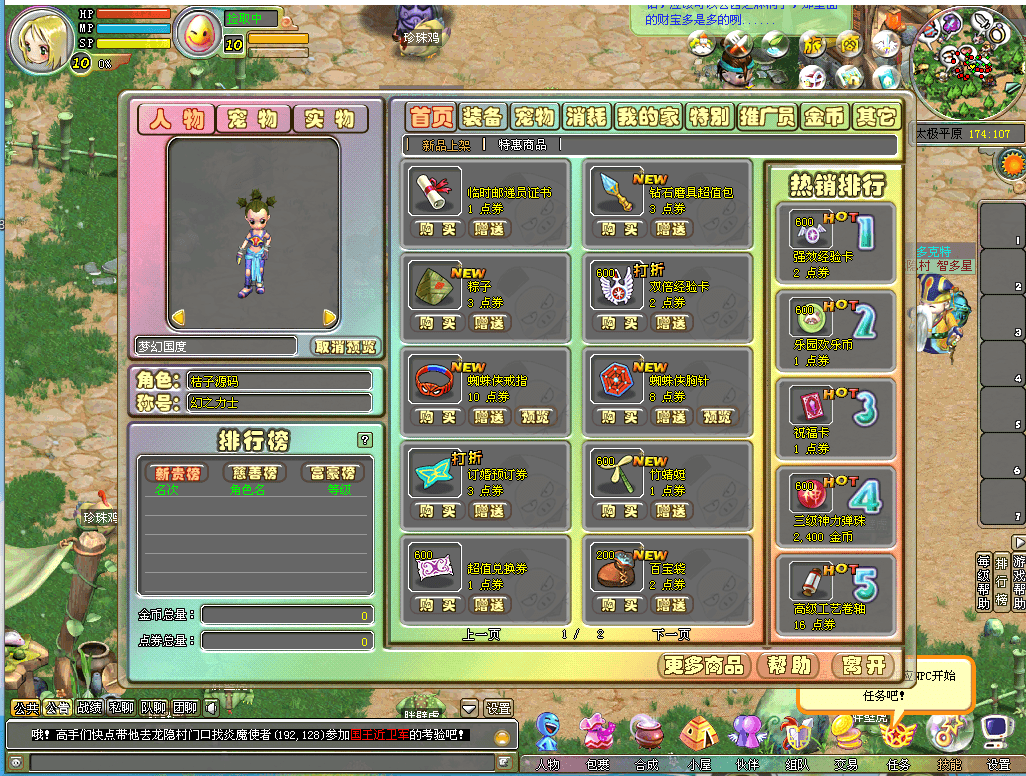Switch to the 我的家 tab
This screenshot has height=776, width=1026.
pyautogui.click(x=647, y=116)
